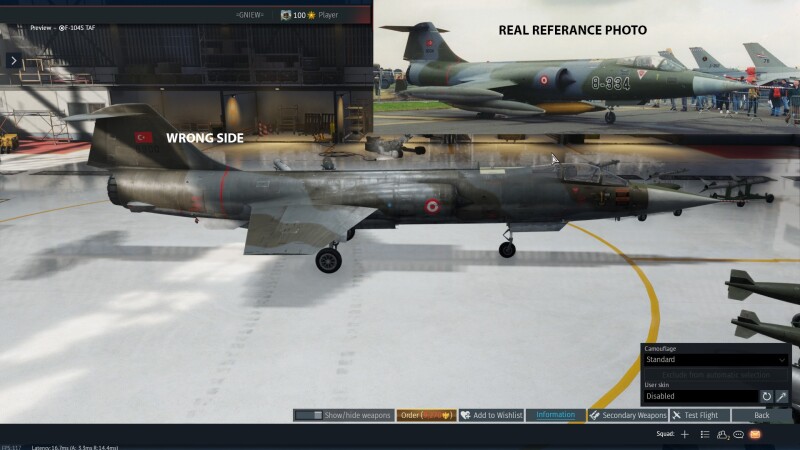Start a Test Flight
Image resolution: width=800 pixels, height=450 pixels.
click(696, 415)
